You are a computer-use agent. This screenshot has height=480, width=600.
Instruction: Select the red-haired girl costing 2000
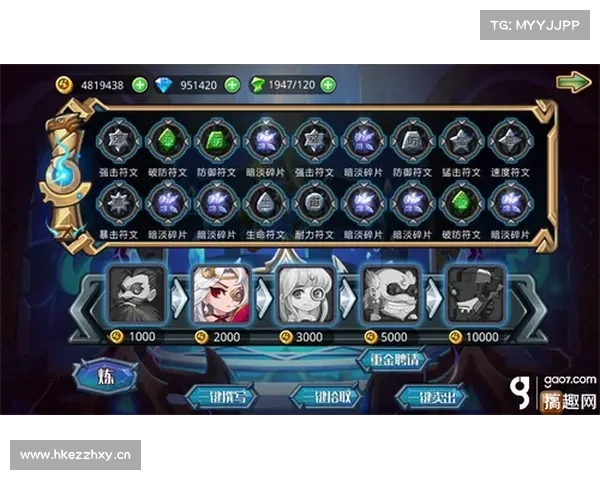(221, 294)
